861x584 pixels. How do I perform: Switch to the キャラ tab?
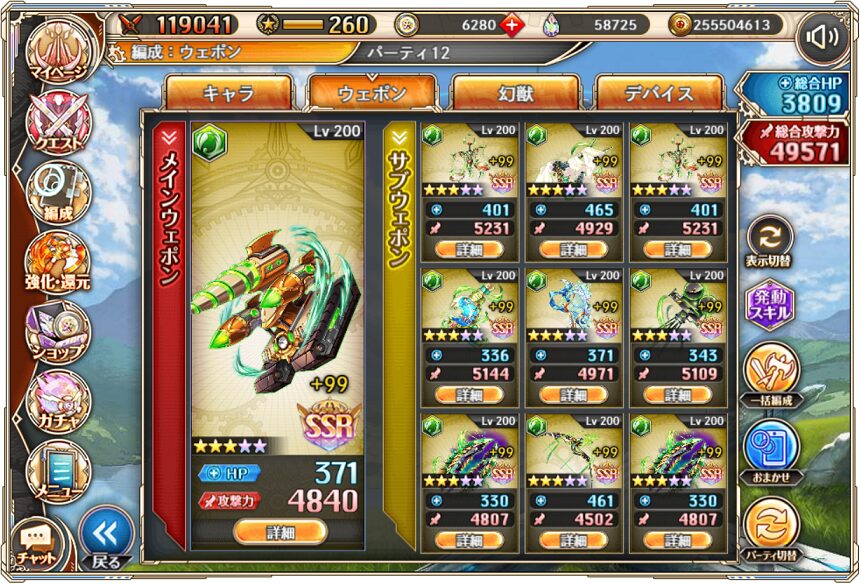(x=228, y=93)
